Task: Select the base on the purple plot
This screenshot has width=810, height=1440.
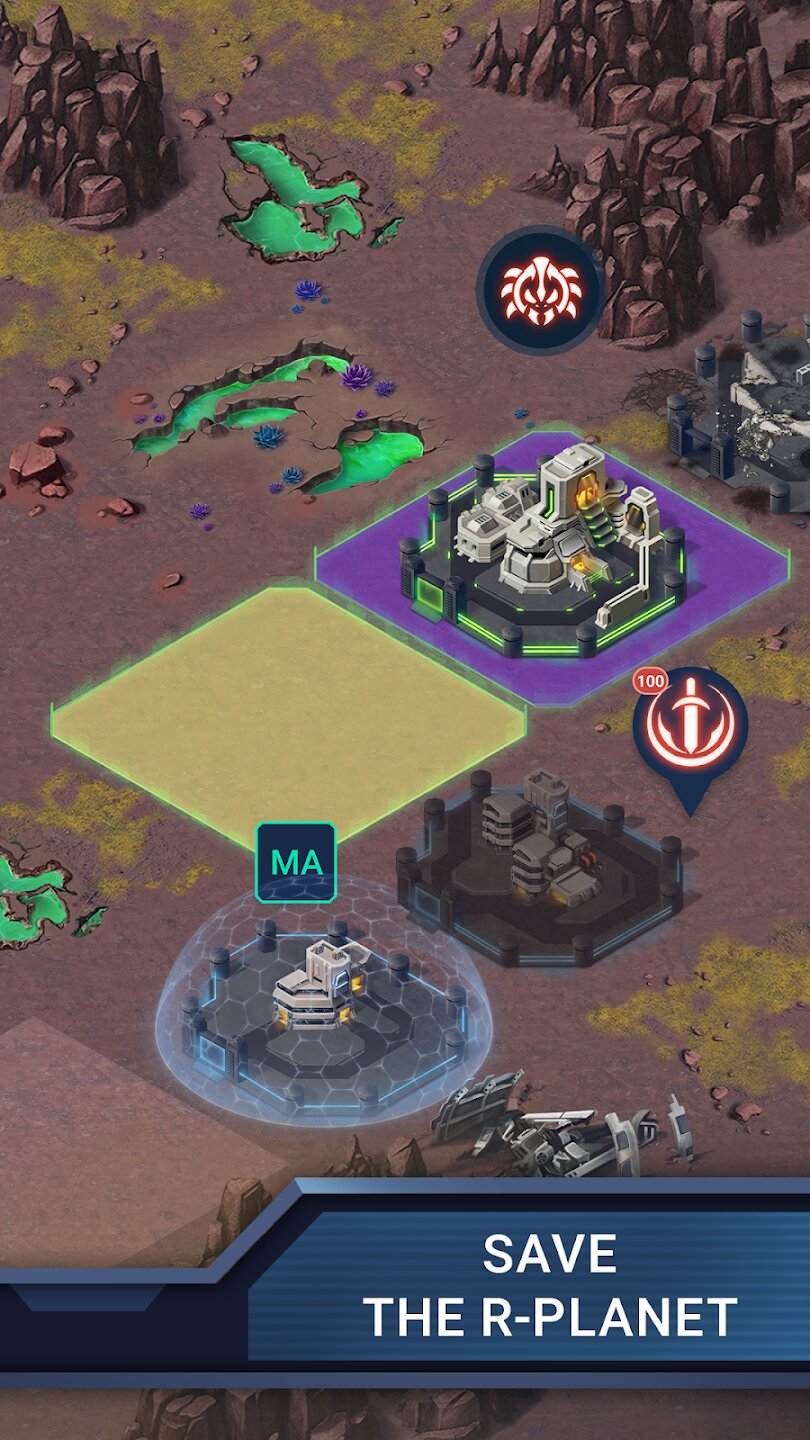Action: pos(549,555)
